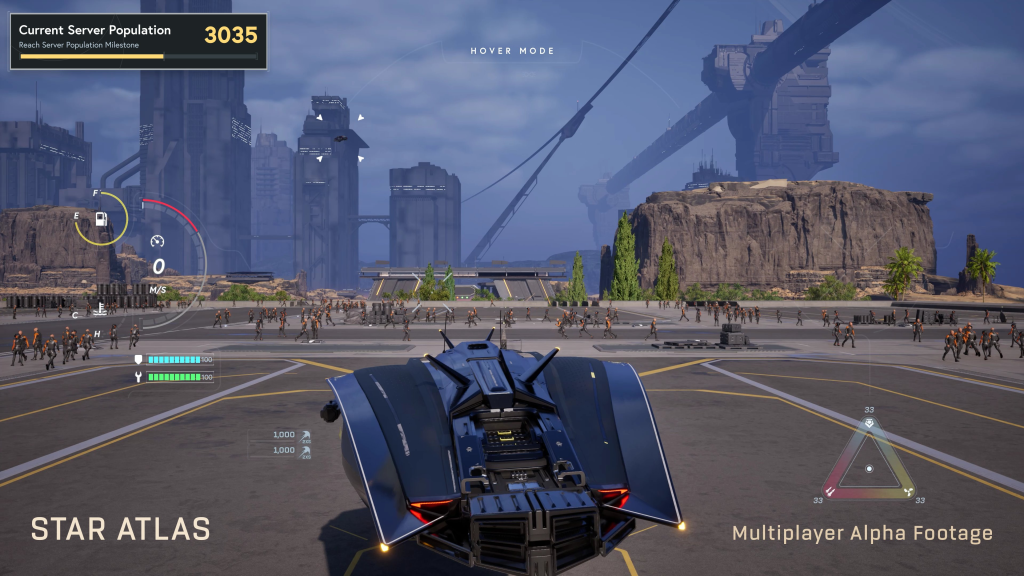Reset power using the triangle's center dot
Viewport: 1024px width, 576px height.
tap(869, 468)
